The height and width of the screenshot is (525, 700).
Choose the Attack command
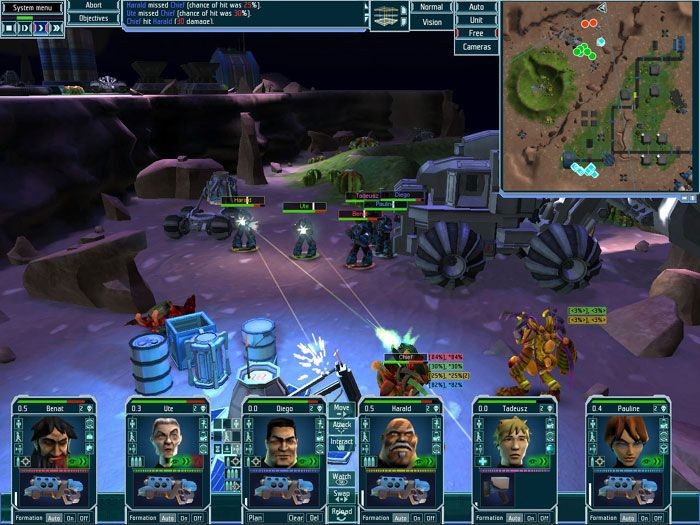pyautogui.click(x=342, y=425)
